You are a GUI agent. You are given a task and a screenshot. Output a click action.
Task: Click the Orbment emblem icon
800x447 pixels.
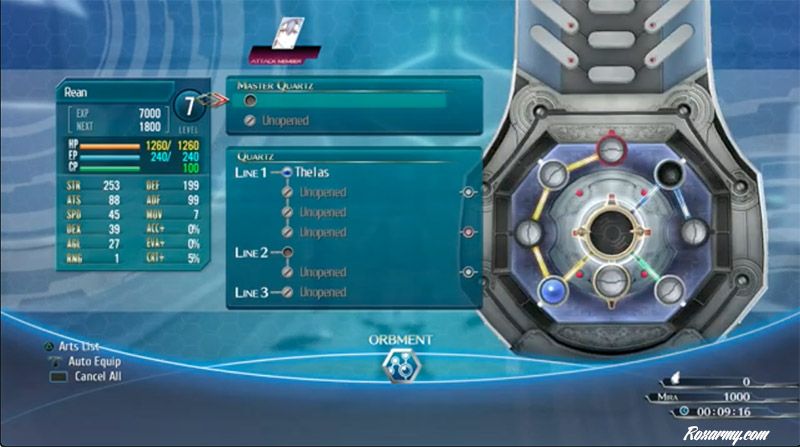(x=400, y=364)
